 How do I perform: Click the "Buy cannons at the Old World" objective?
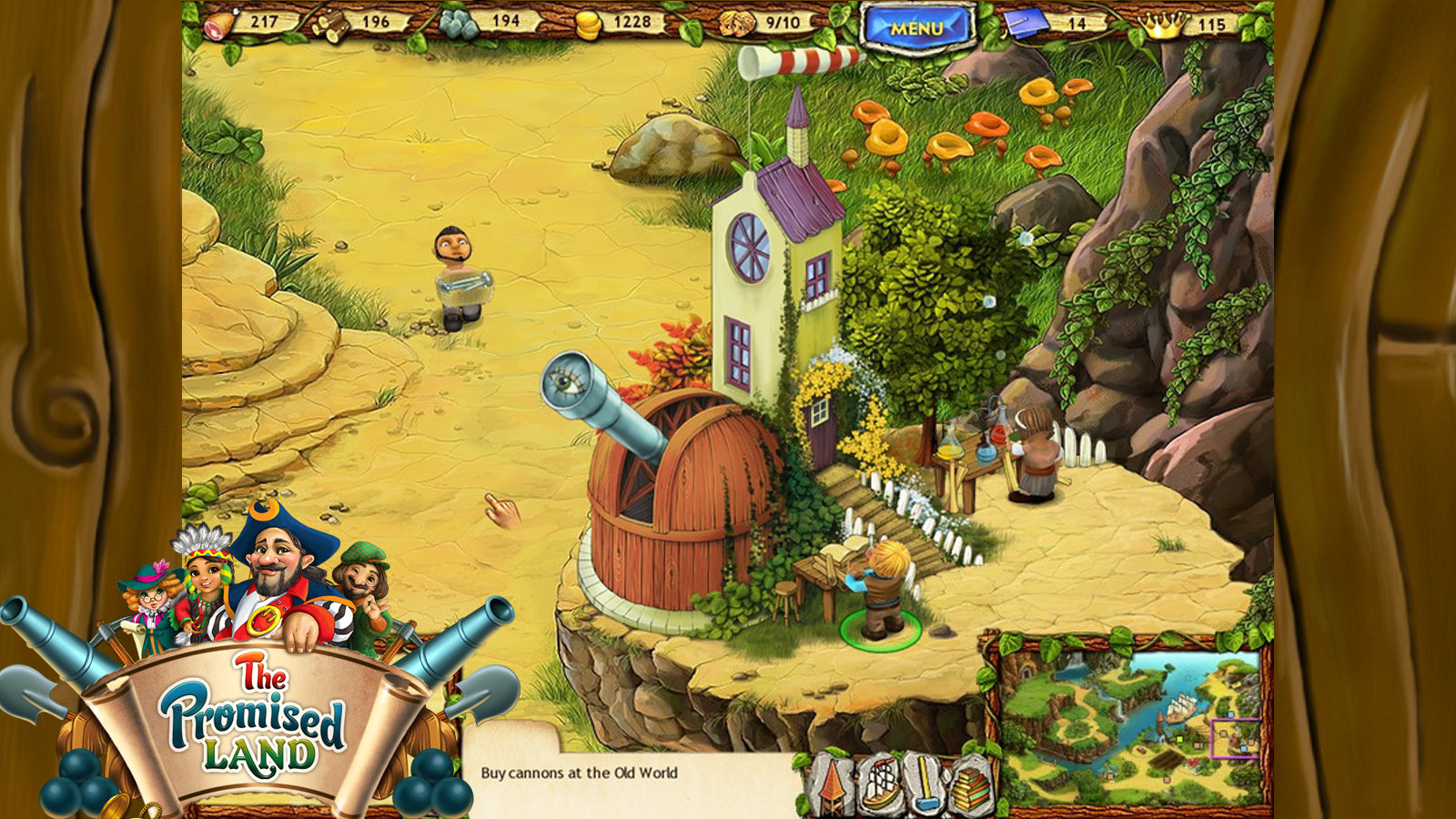[579, 773]
